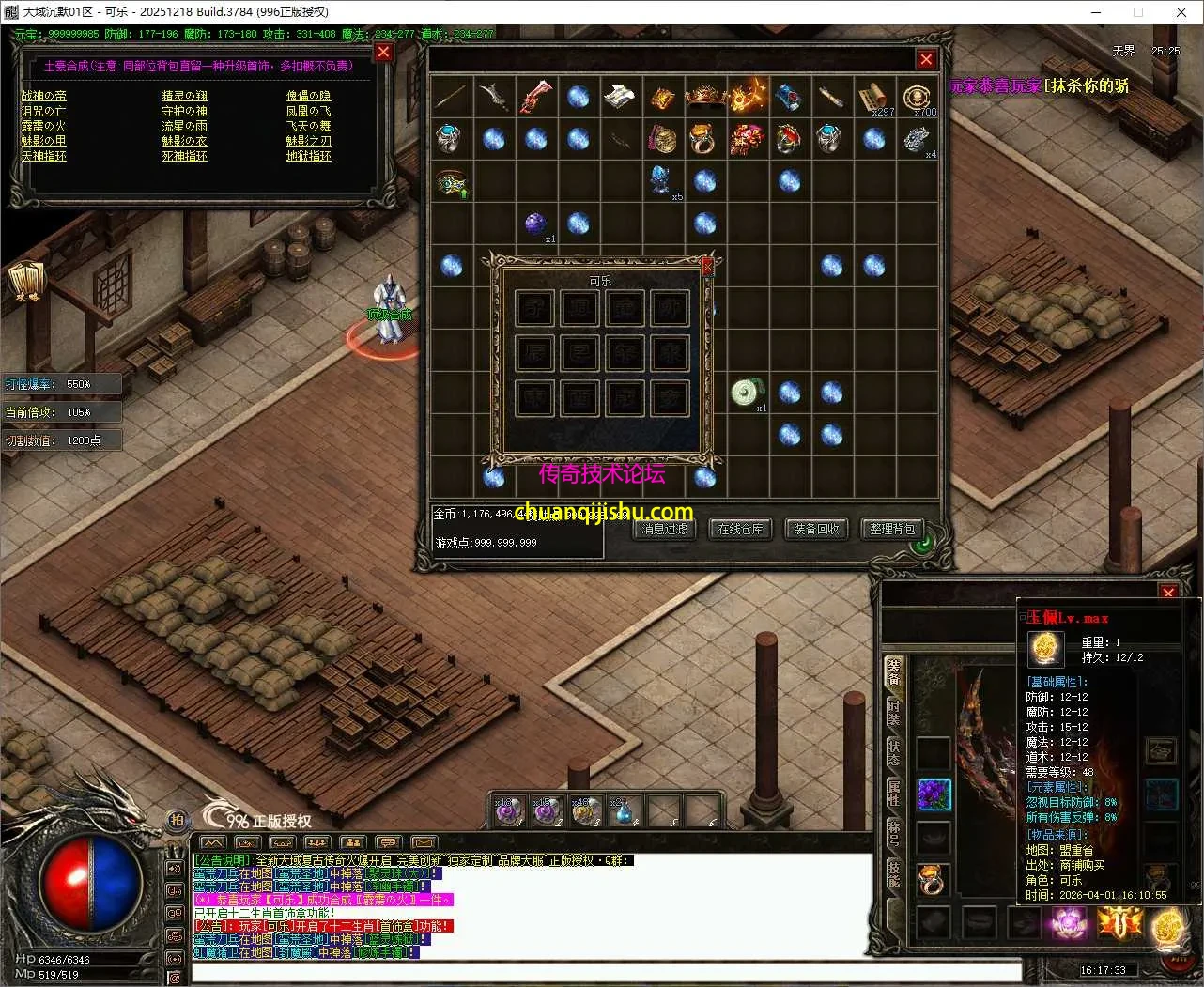Select the purple flower equipment slot
The height and width of the screenshot is (987, 1204).
934,794
